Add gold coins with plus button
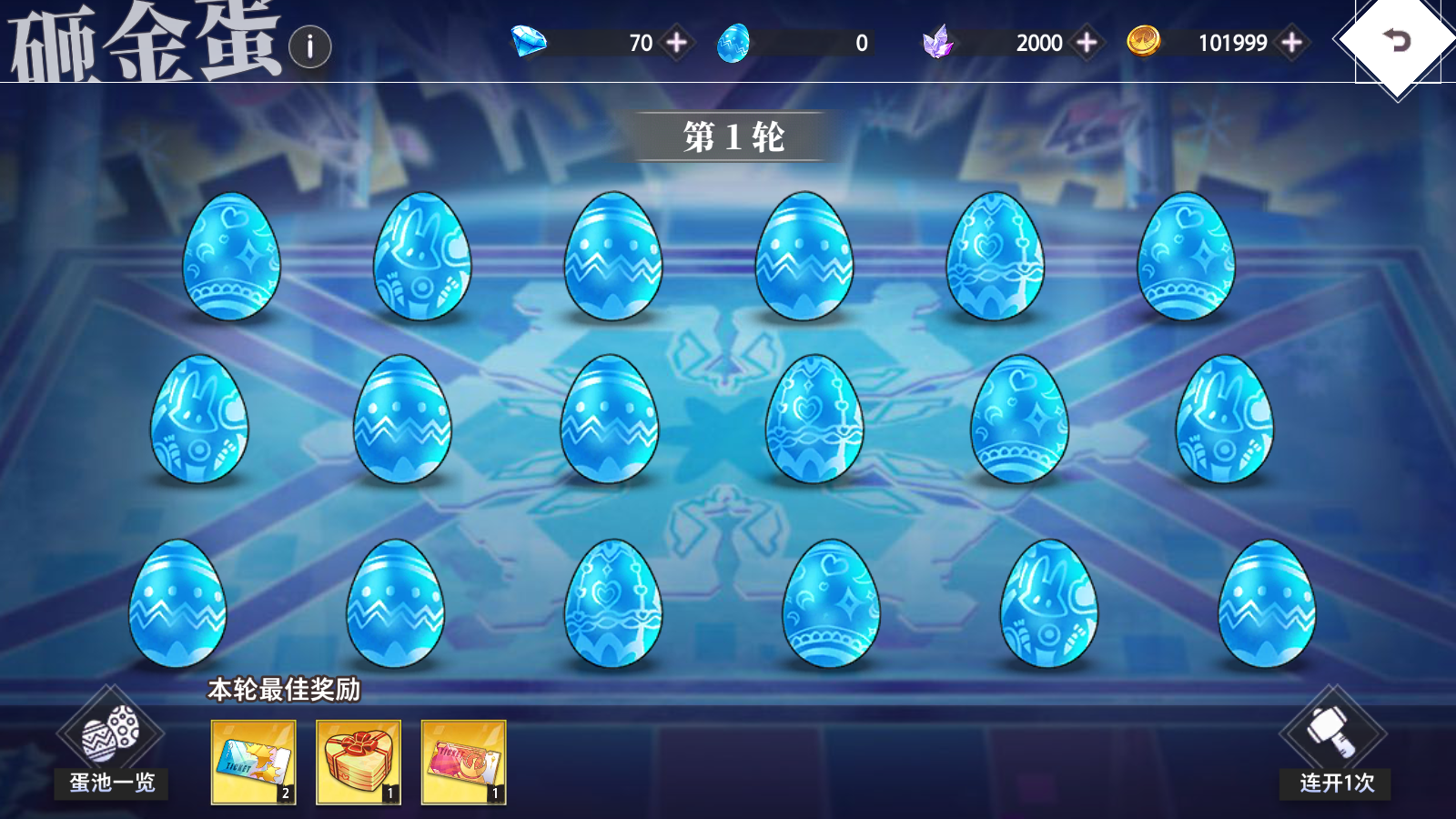The image size is (1456, 819). [1291, 43]
